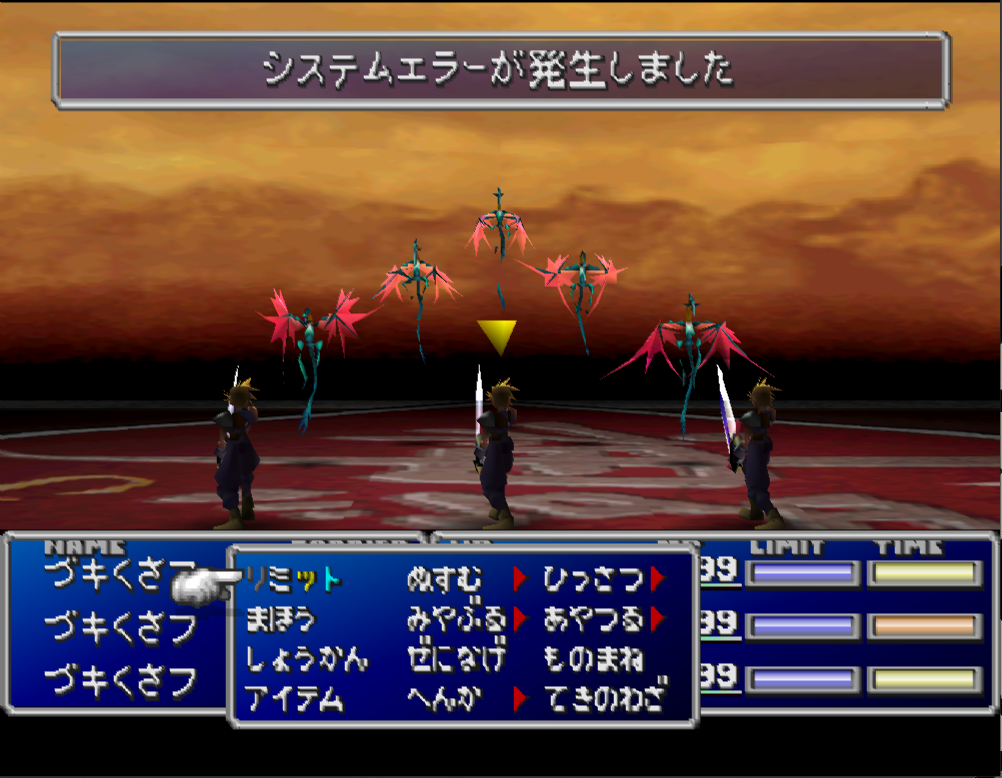
Task: Select the みやぶる (Sense) command
Action: point(456,619)
